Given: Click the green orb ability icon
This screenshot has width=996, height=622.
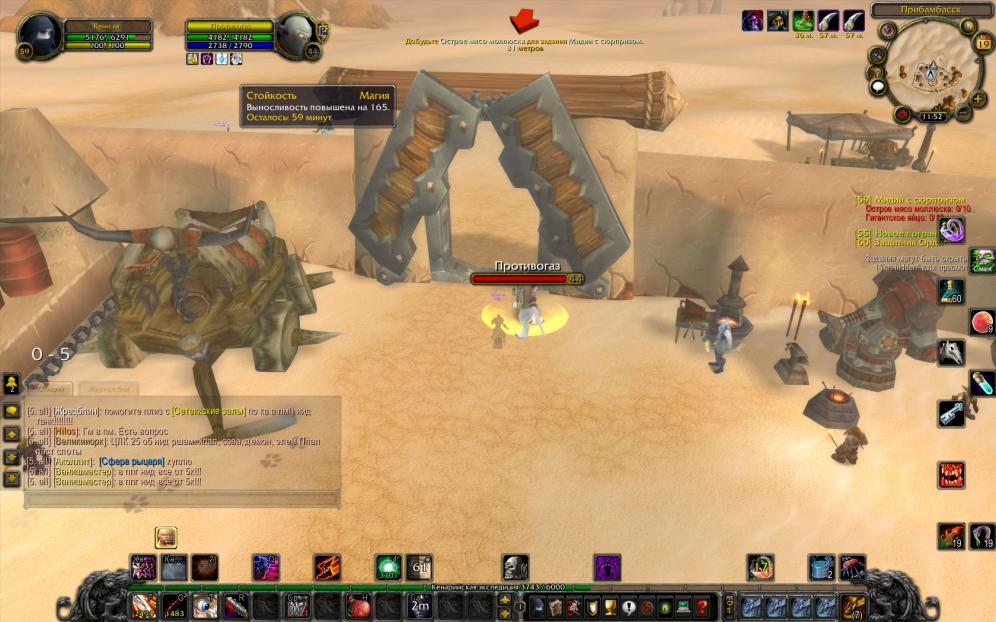Looking at the screenshot, I should [388, 568].
